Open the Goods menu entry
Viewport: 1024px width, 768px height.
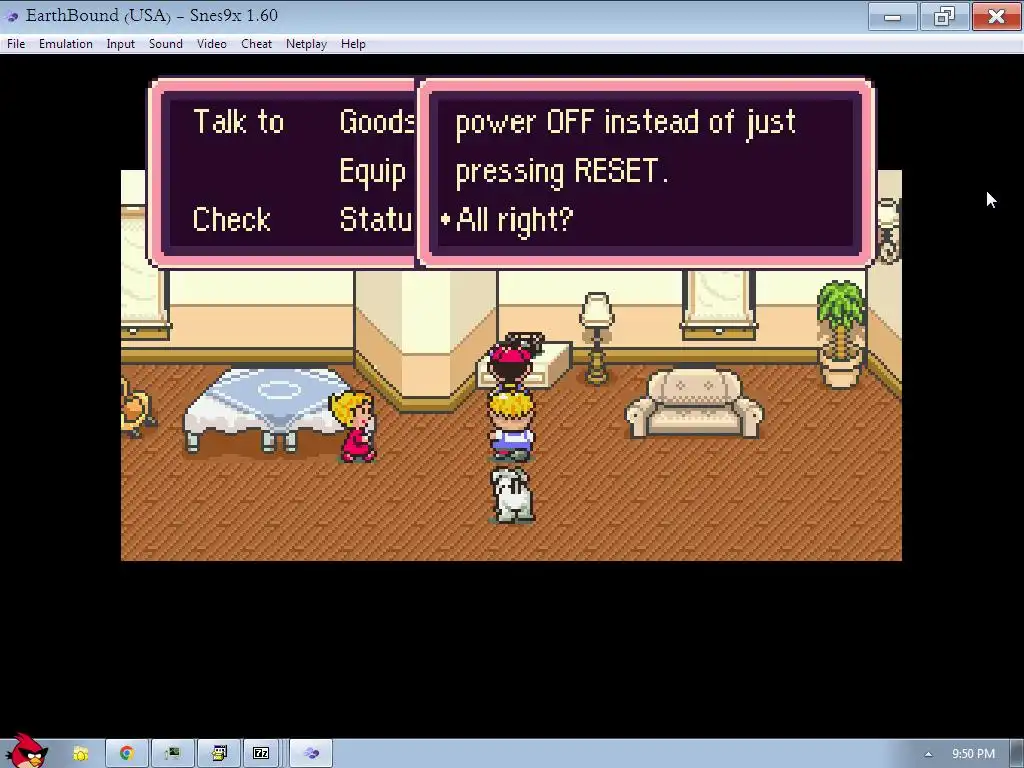(376, 122)
